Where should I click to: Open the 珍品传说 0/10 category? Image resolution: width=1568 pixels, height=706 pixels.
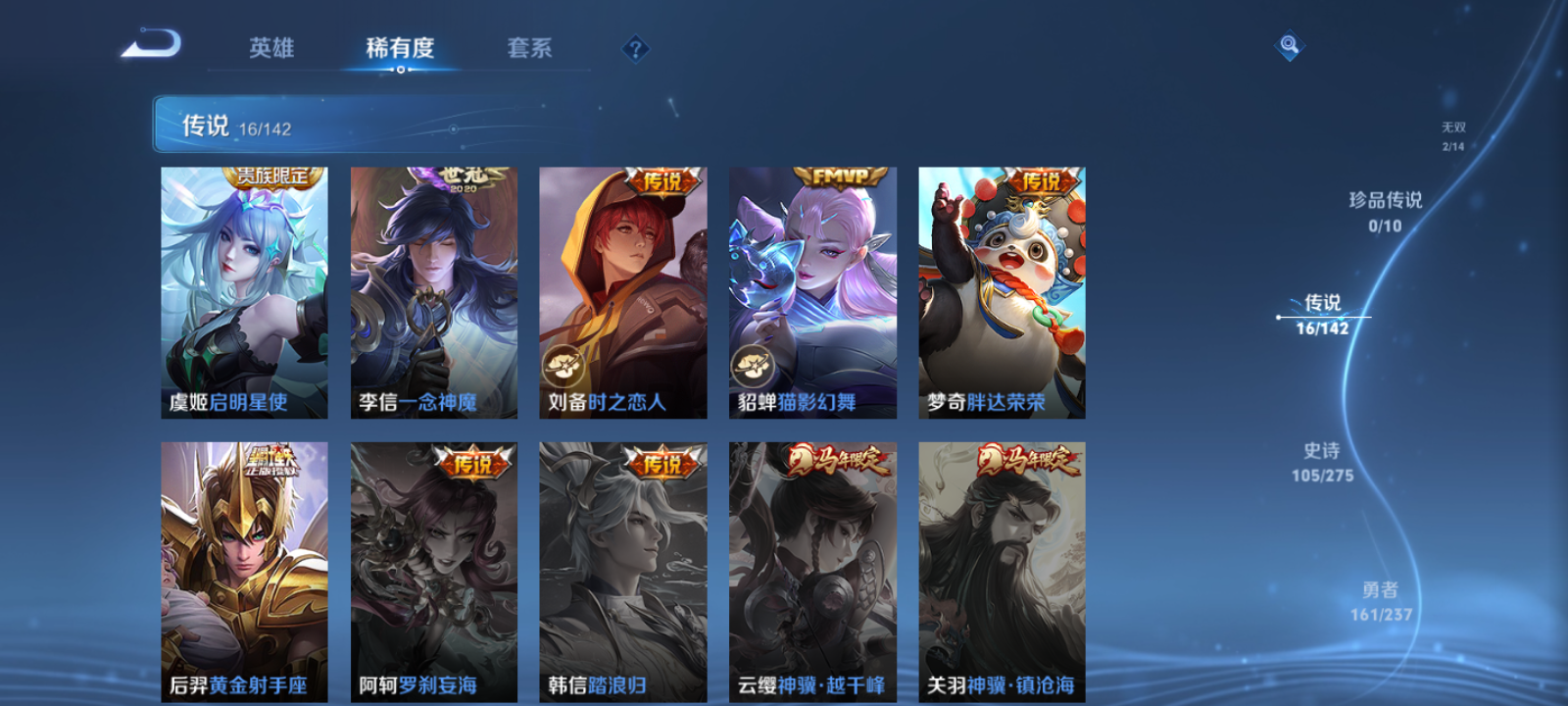[1386, 211]
